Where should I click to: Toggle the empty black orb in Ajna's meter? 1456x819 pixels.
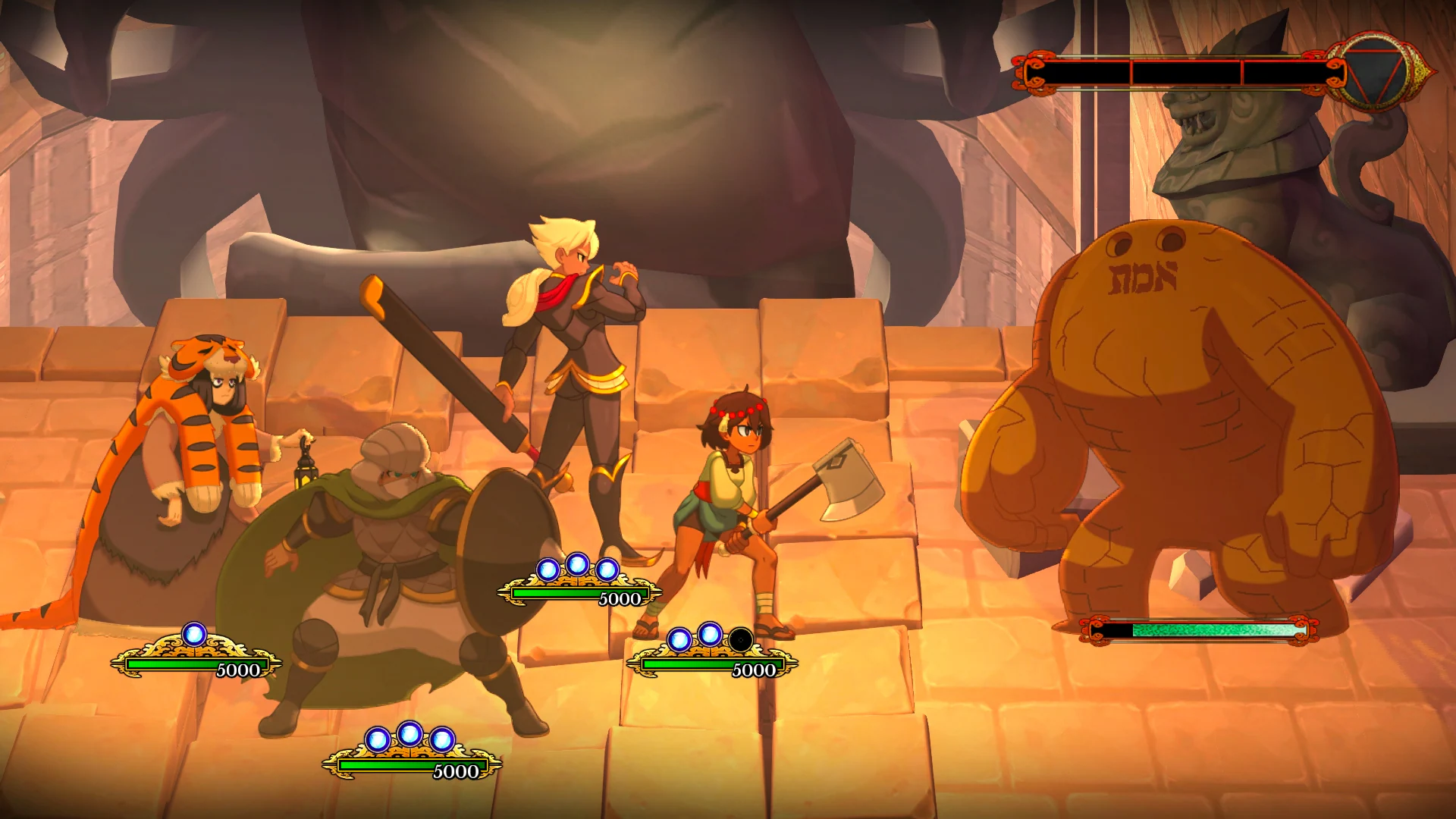click(x=739, y=638)
